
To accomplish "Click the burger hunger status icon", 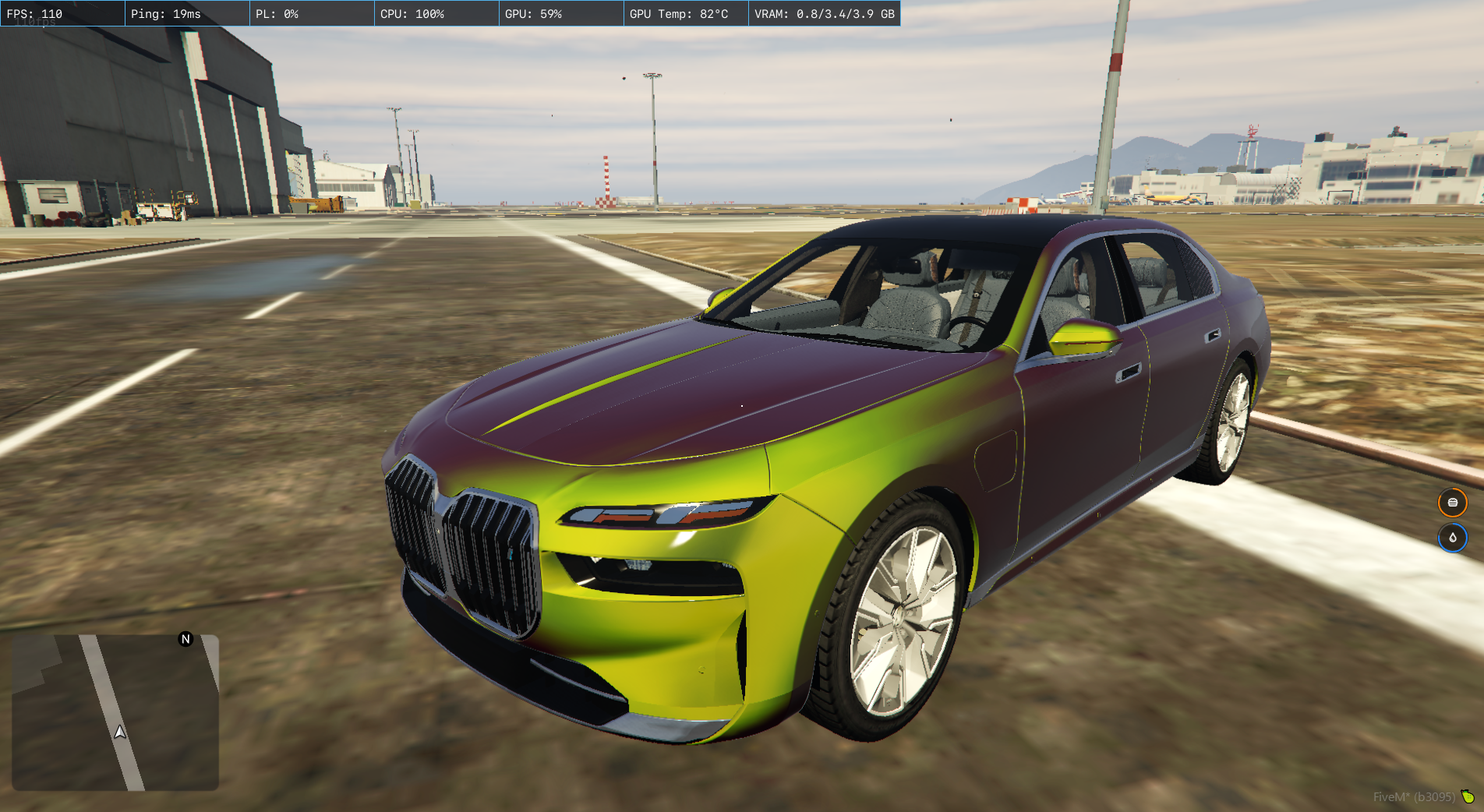I will coord(1452,503).
